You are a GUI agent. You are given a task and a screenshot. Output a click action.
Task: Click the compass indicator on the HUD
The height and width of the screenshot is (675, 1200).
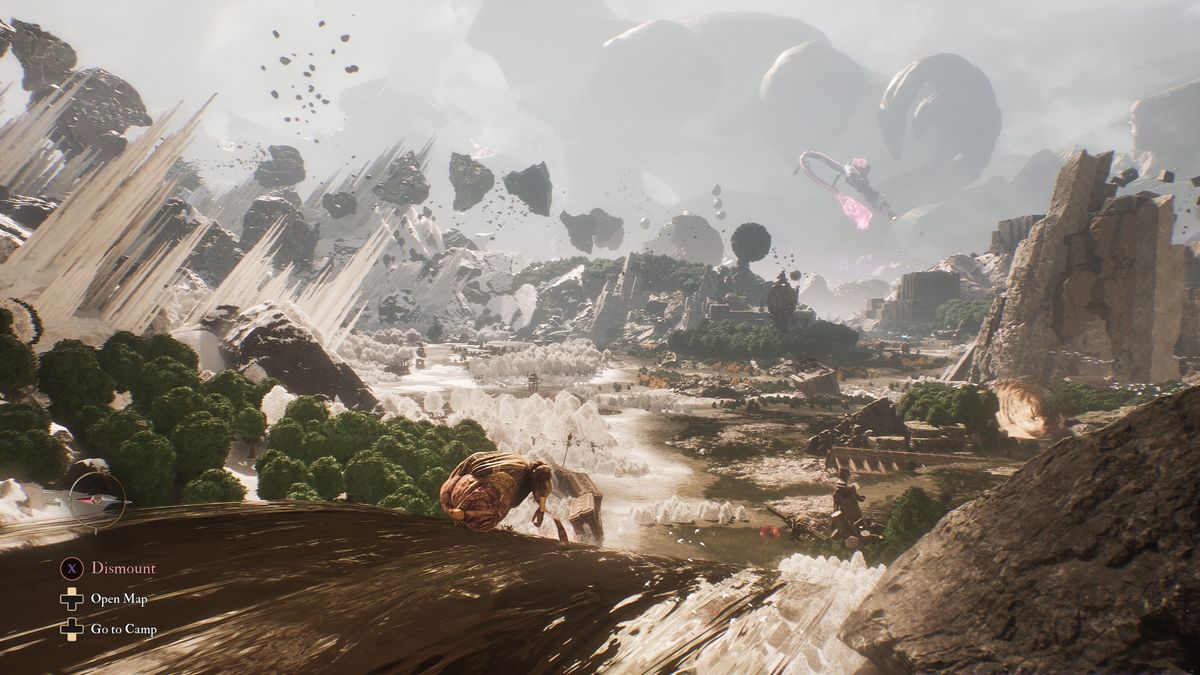click(x=97, y=500)
